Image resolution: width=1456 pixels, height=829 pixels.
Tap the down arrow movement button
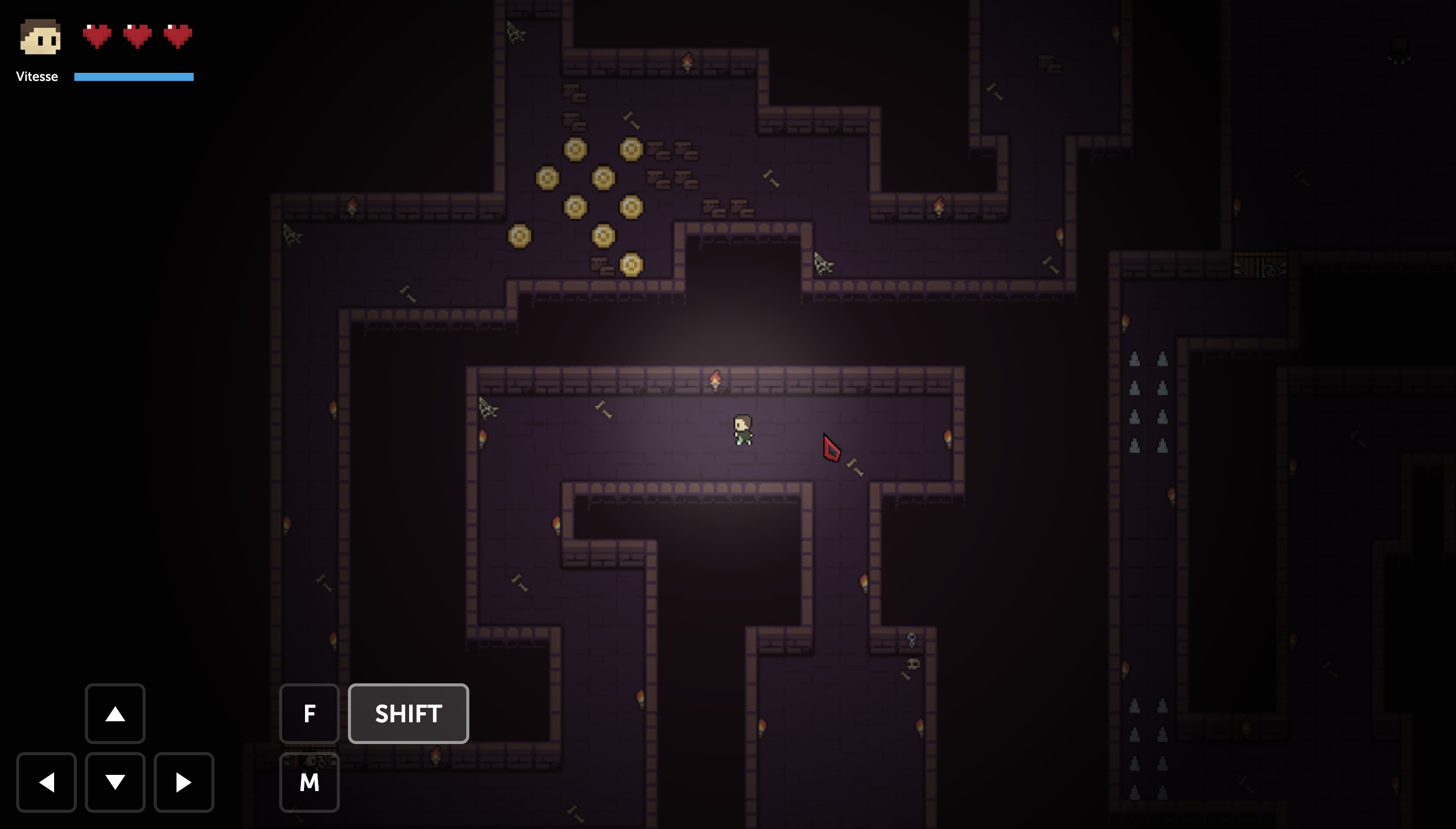pos(115,782)
